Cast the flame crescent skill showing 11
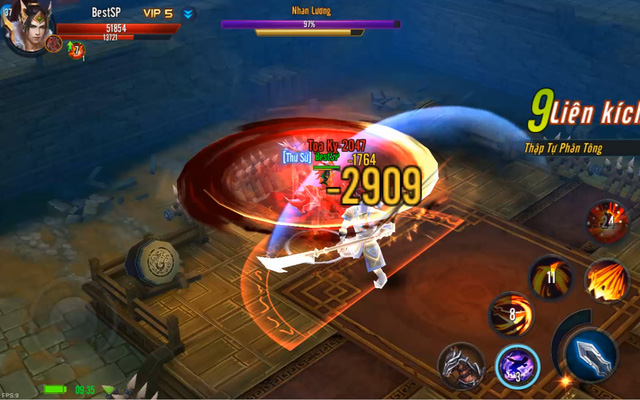This screenshot has width=640, height=400. [x=550, y=277]
